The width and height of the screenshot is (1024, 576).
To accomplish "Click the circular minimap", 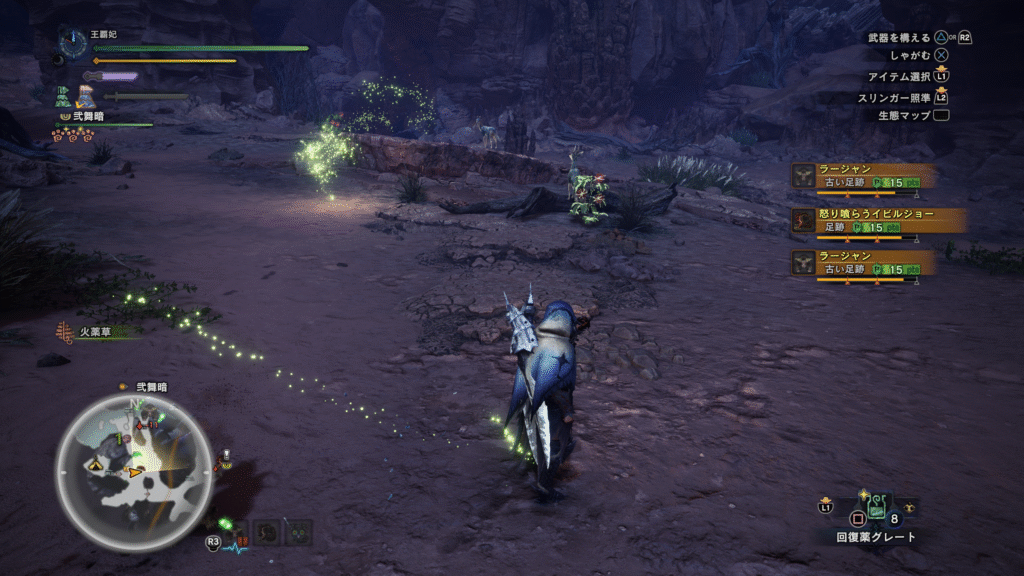I will tap(133, 469).
